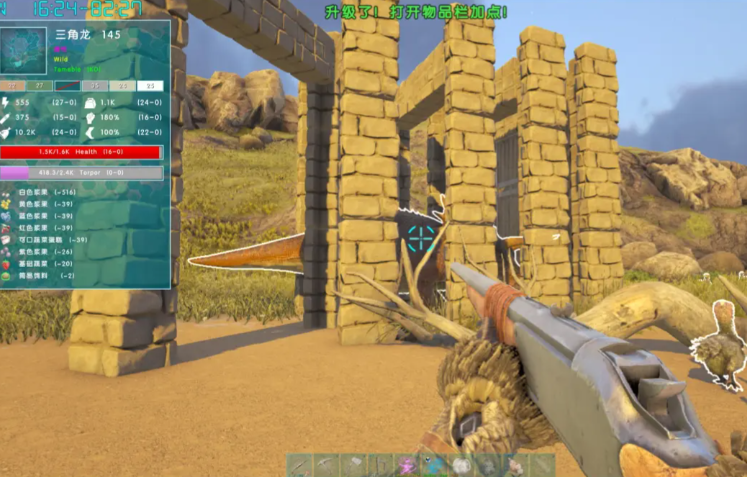Viewport: 747px width, 477px height.
Task: Select the pickaxe hotbar slot
Action: coord(325,465)
